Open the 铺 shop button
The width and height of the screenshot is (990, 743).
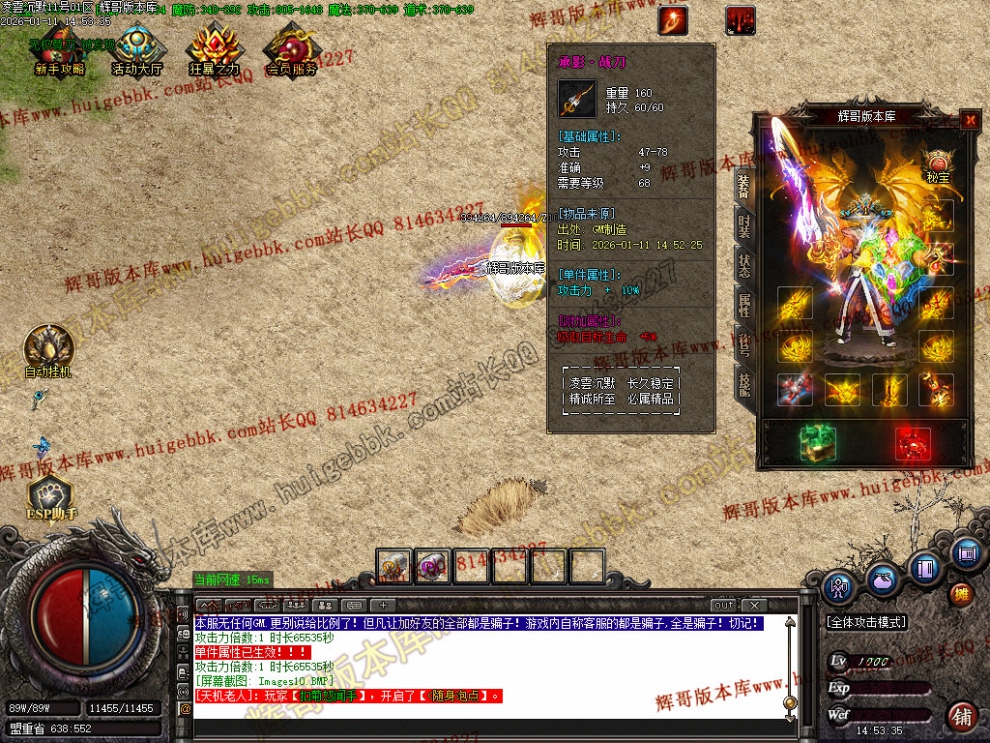pyautogui.click(x=962, y=716)
